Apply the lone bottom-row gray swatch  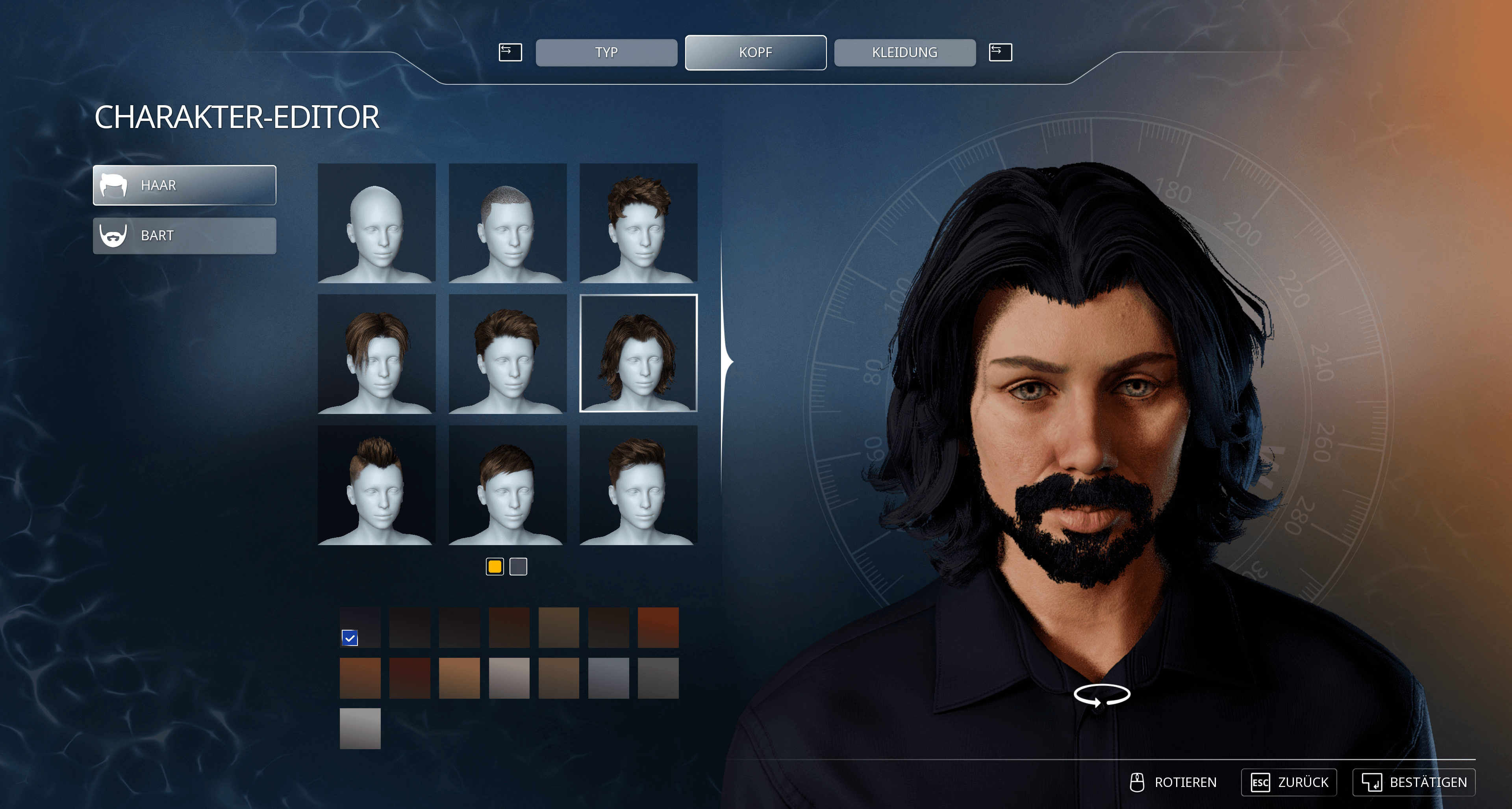pyautogui.click(x=360, y=728)
